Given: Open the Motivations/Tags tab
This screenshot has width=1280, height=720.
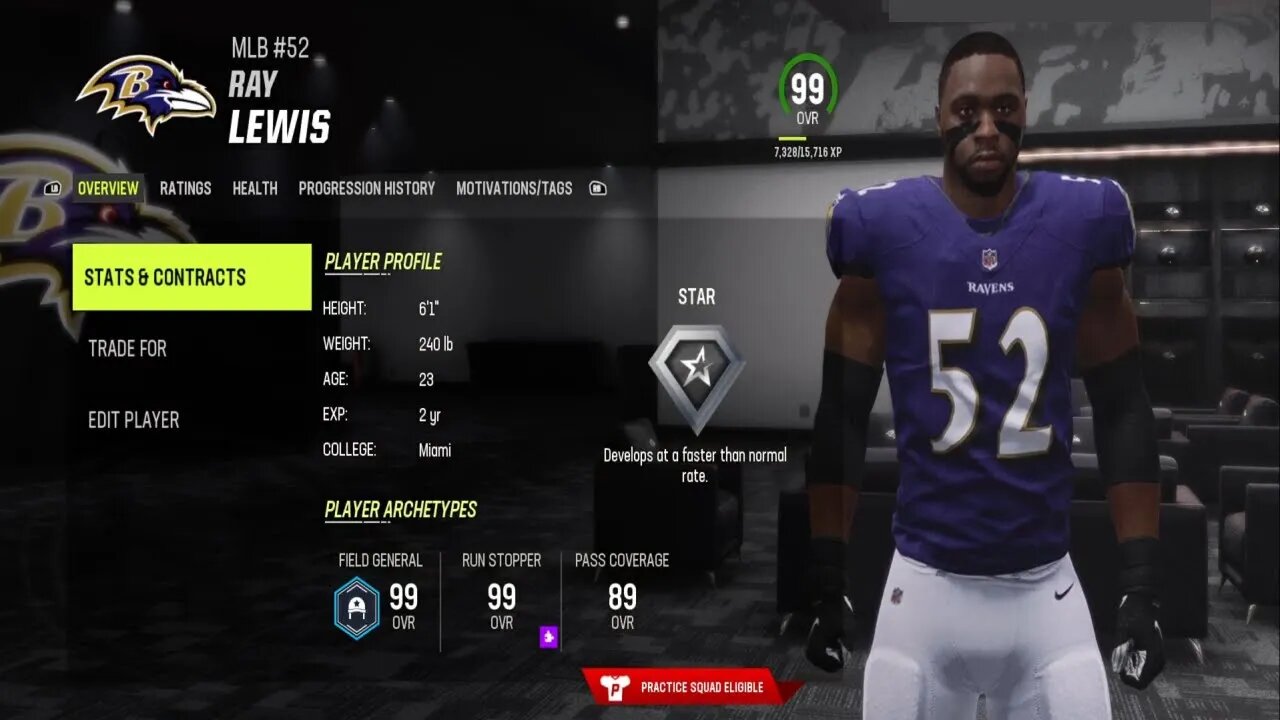Looking at the screenshot, I should click(515, 188).
